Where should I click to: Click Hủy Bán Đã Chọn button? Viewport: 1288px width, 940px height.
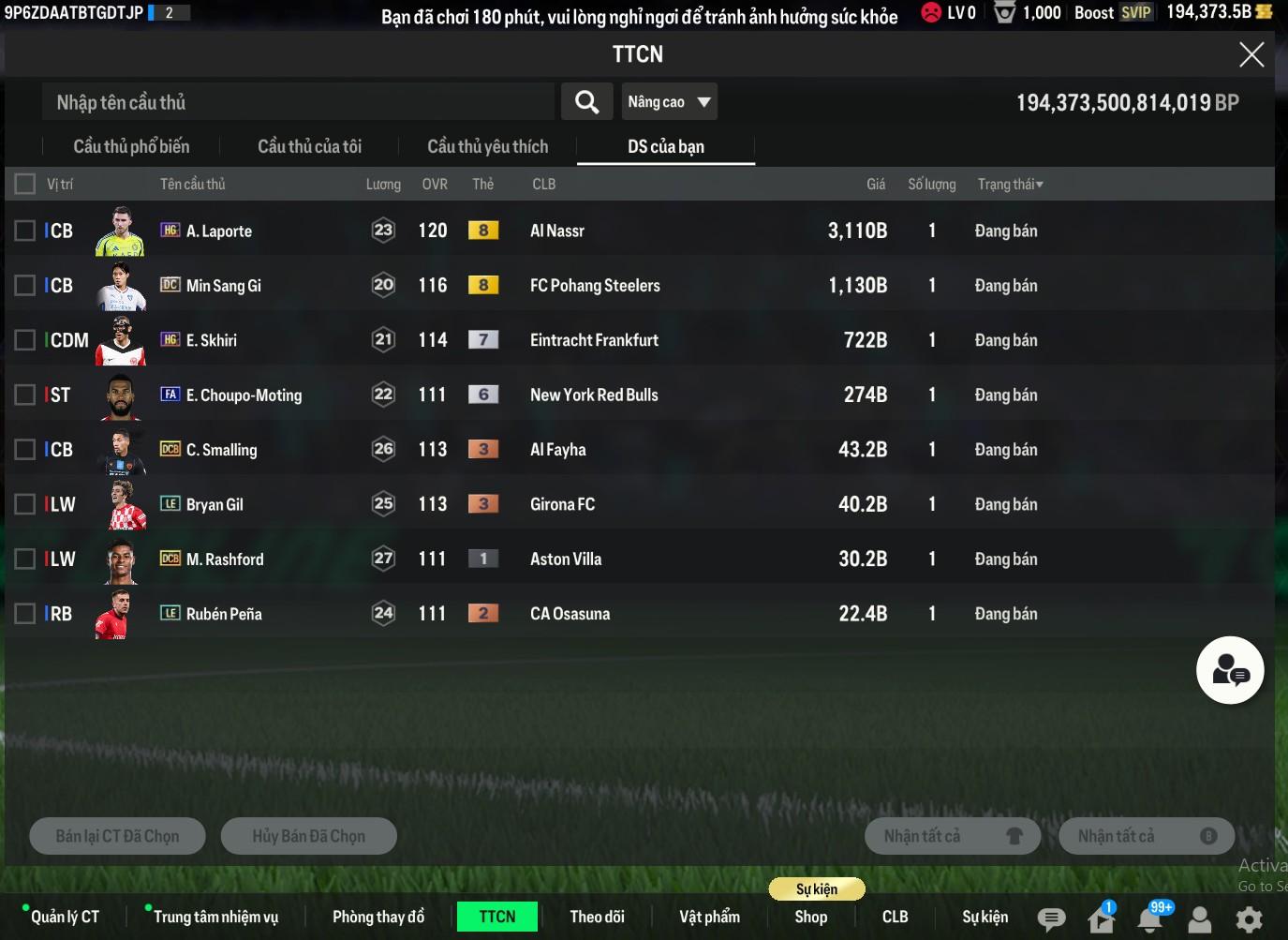[308, 836]
